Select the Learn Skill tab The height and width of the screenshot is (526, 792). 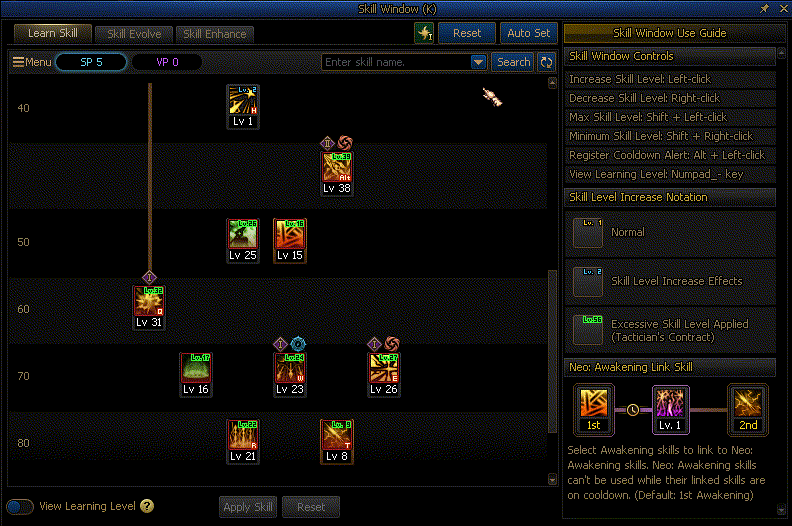pos(53,33)
